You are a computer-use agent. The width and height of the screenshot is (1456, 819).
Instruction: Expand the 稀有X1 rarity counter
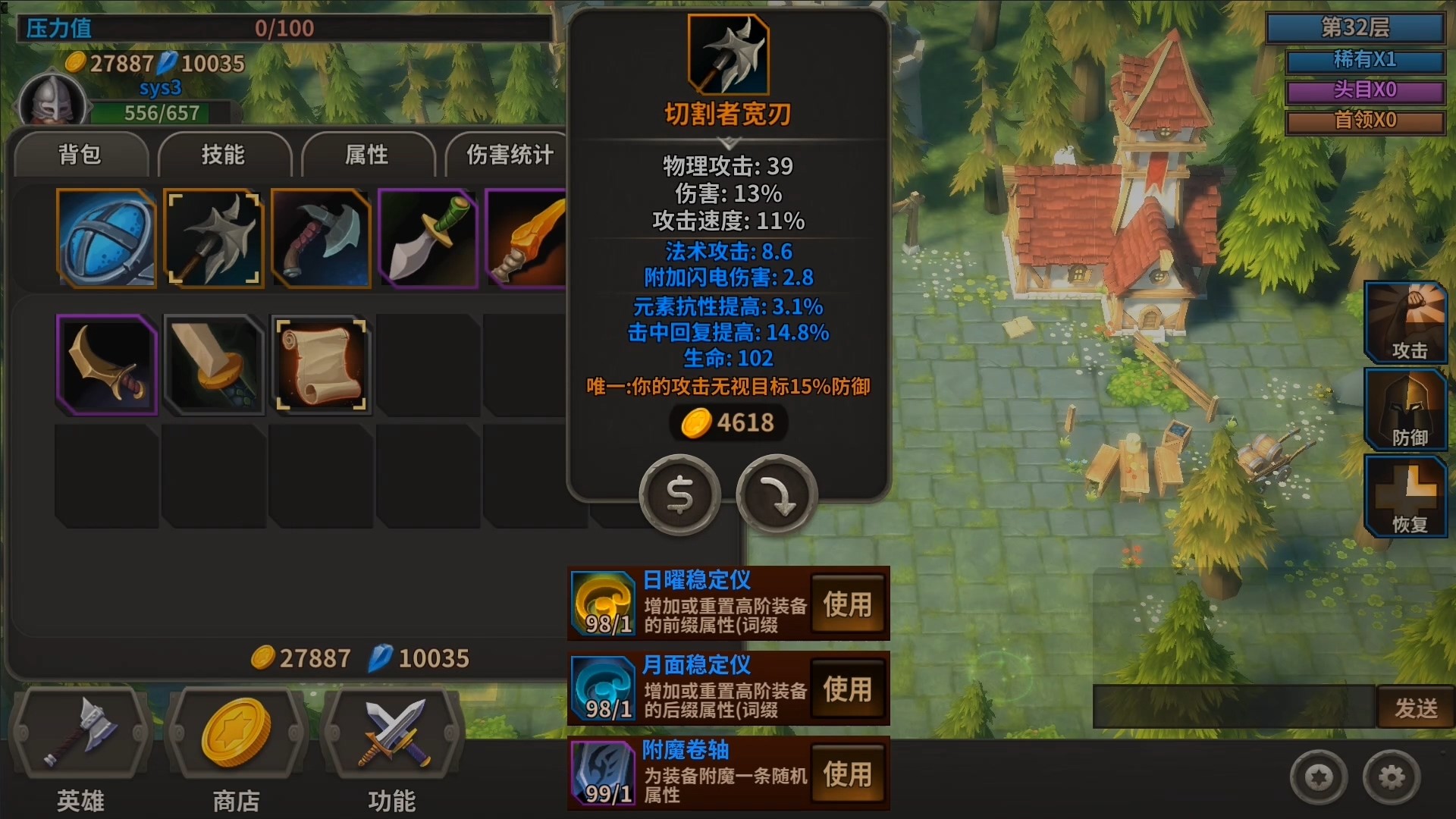pyautogui.click(x=1365, y=63)
